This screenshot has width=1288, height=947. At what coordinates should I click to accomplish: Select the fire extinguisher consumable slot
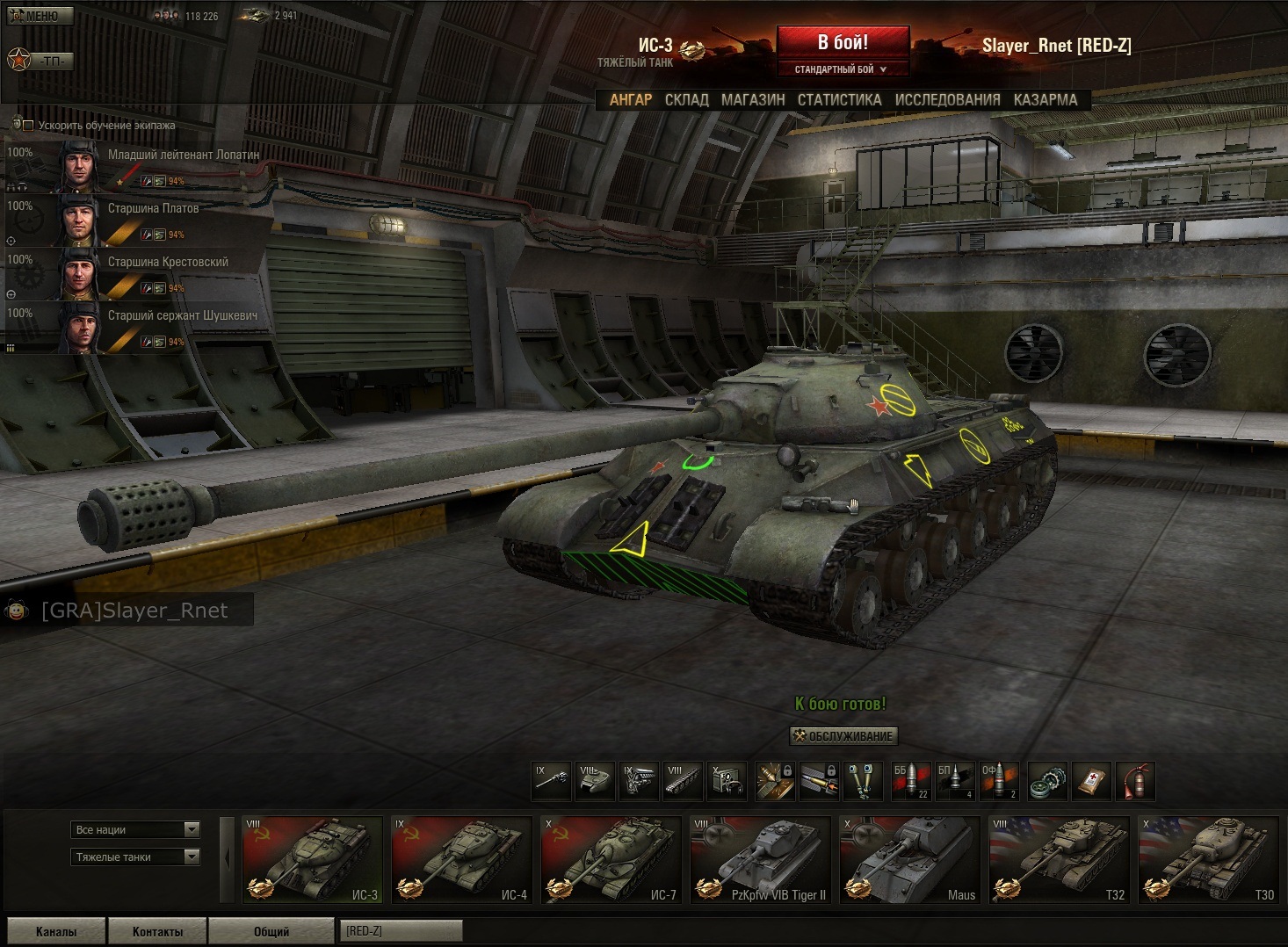(x=1135, y=781)
